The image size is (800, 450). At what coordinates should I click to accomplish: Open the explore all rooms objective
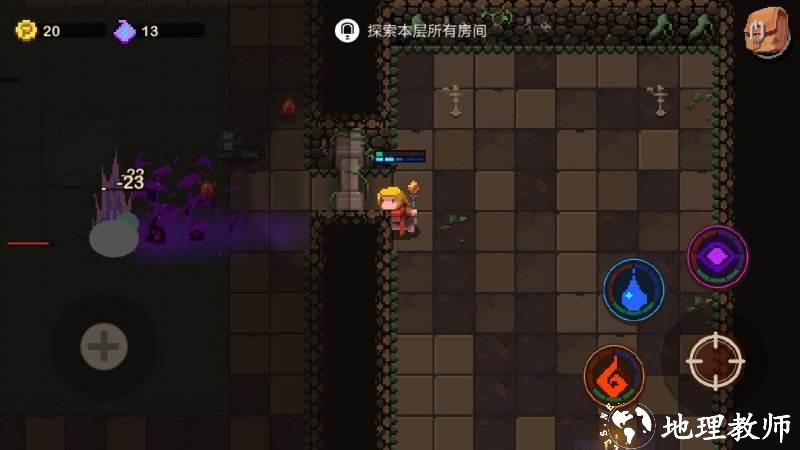point(412,31)
